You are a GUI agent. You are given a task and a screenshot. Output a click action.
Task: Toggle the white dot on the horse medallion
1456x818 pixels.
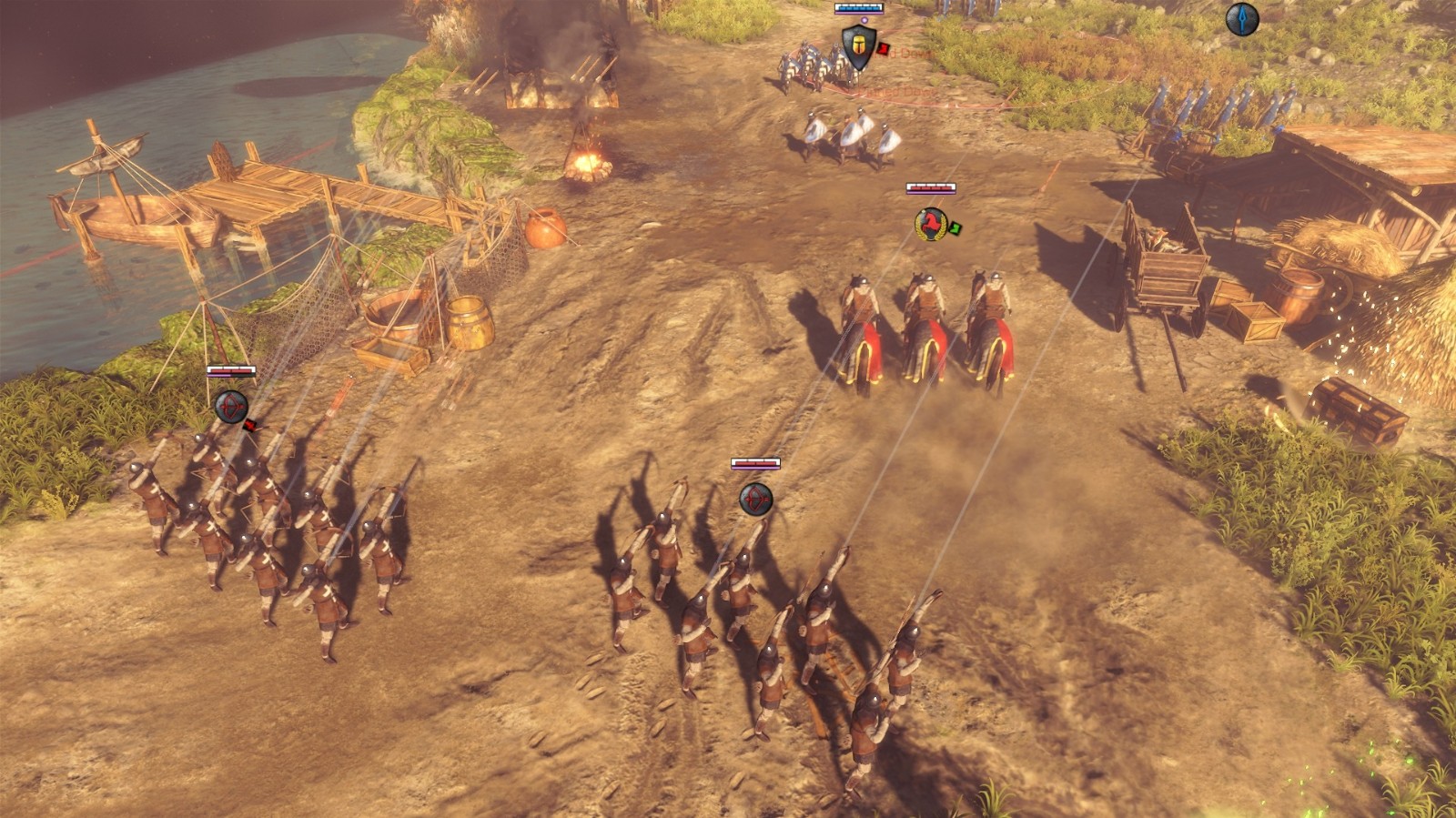[x=924, y=211]
